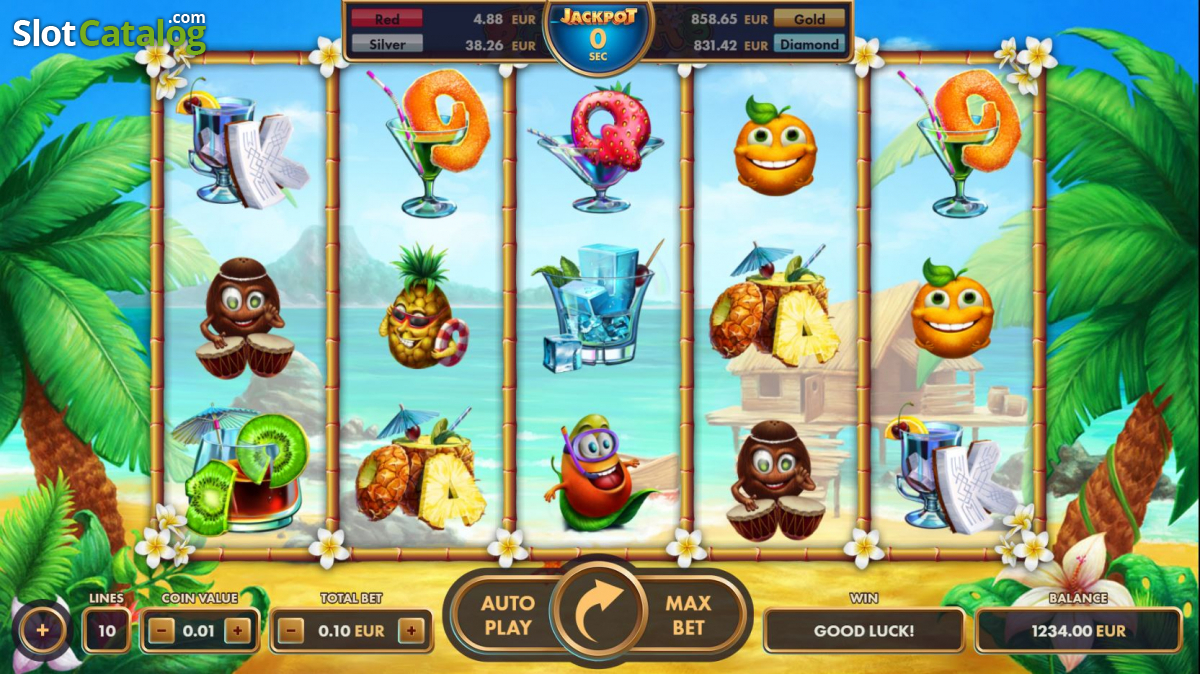1200x674 pixels.
Task: Lower the total bet amount
Action: pyautogui.click(x=291, y=631)
